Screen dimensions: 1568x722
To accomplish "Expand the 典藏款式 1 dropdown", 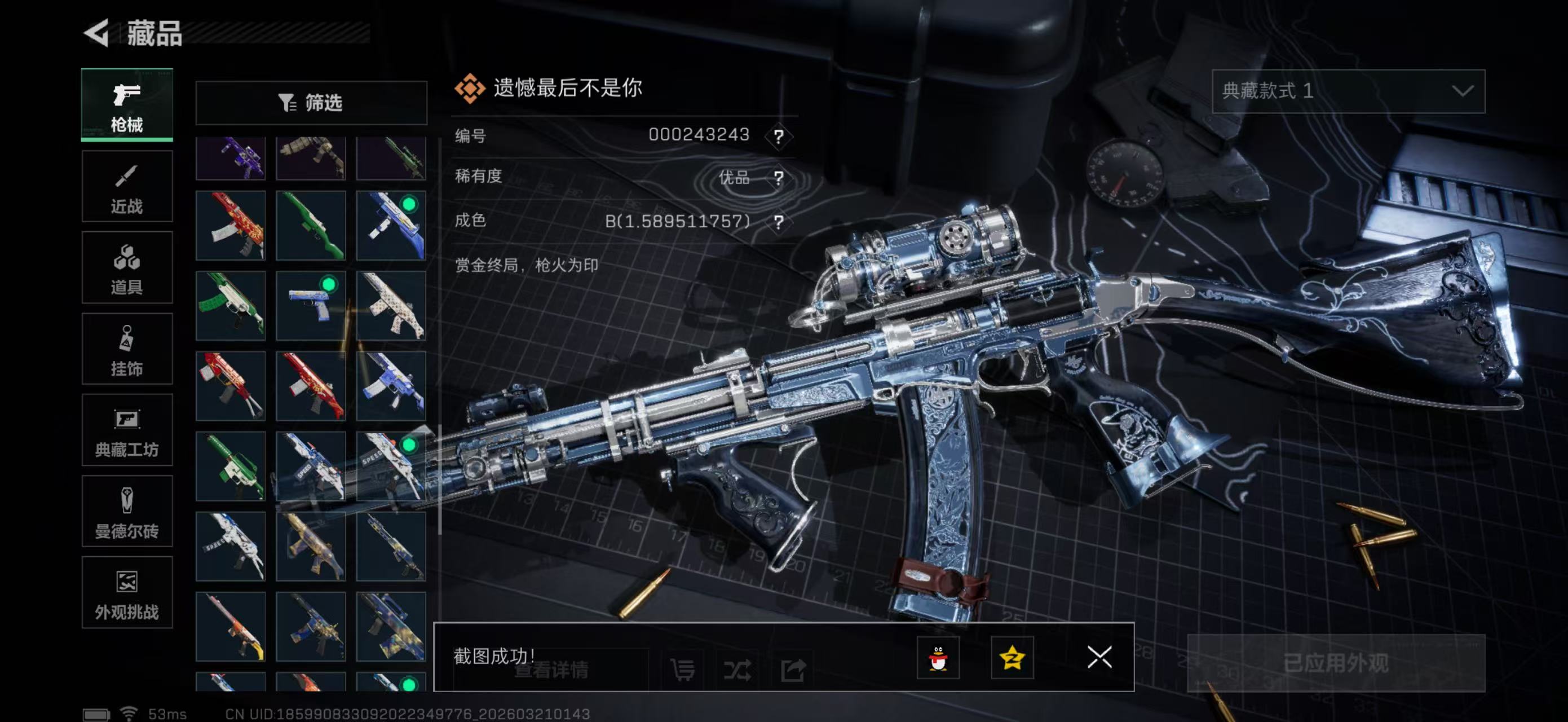I will [x=1348, y=91].
